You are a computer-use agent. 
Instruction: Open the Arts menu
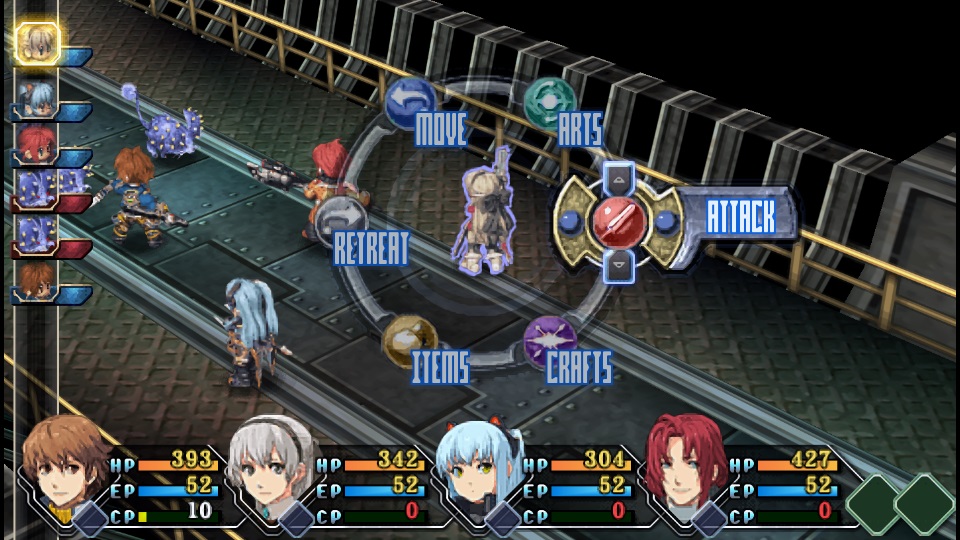tap(549, 102)
